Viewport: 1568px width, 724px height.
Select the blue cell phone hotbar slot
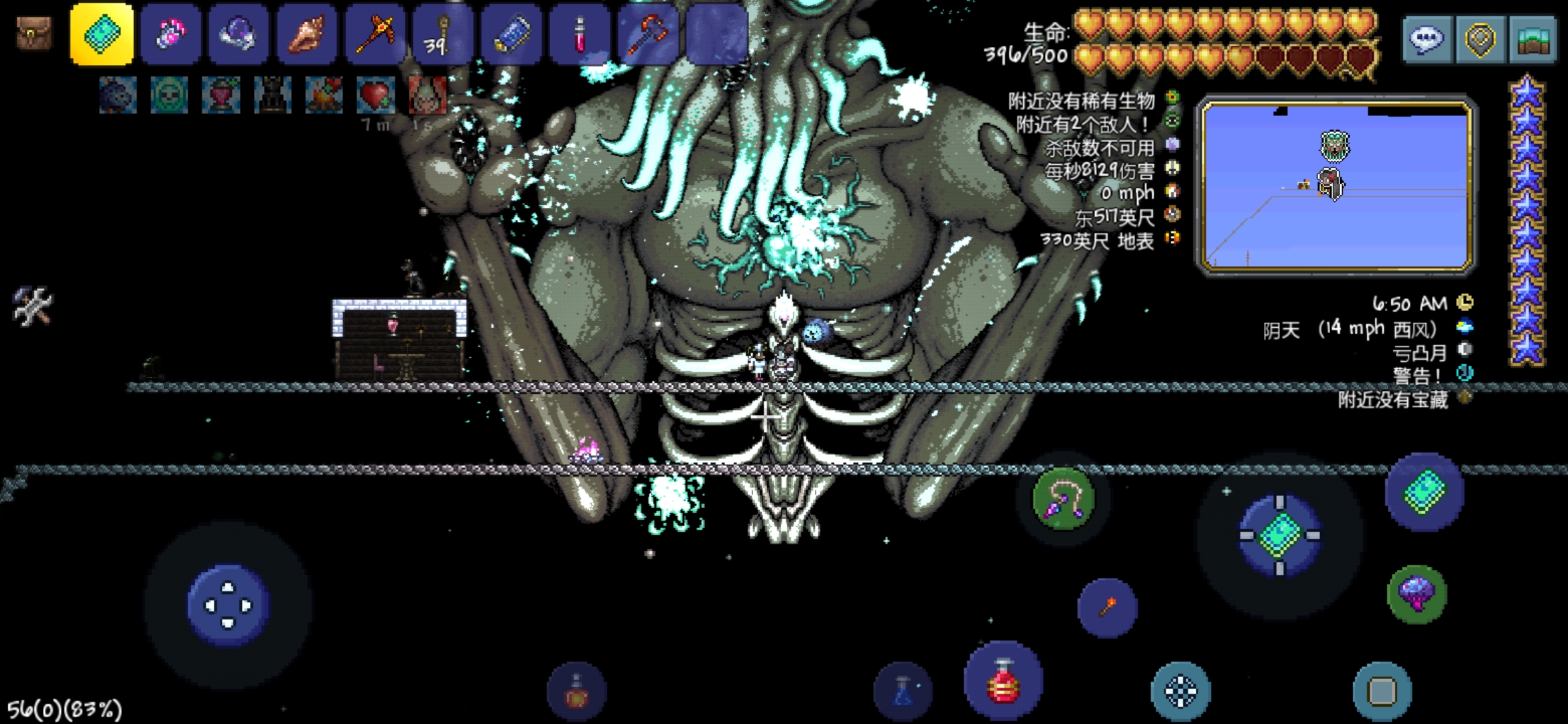click(x=512, y=34)
